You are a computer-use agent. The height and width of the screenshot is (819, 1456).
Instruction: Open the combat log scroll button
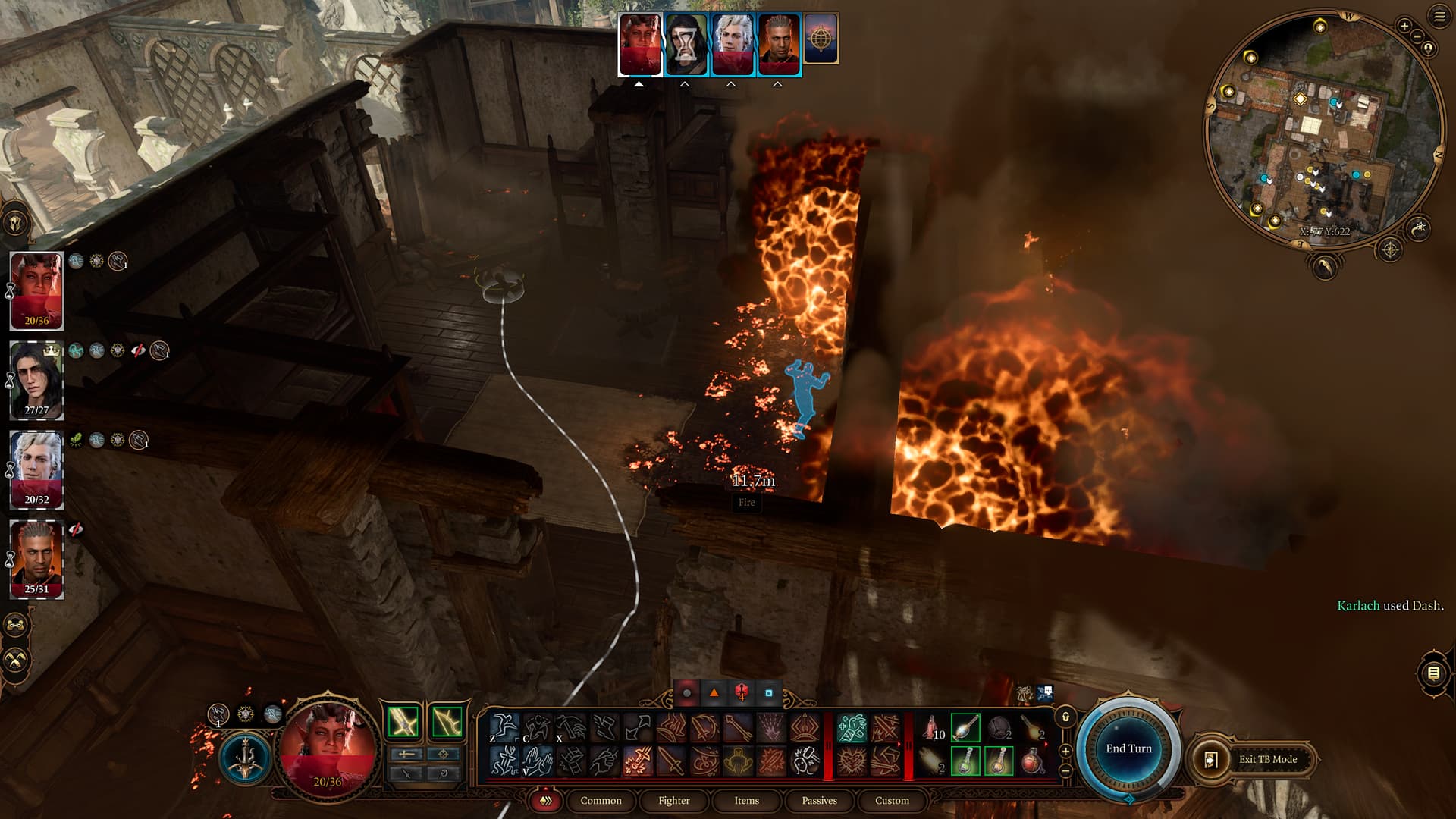pyautogui.click(x=1433, y=673)
